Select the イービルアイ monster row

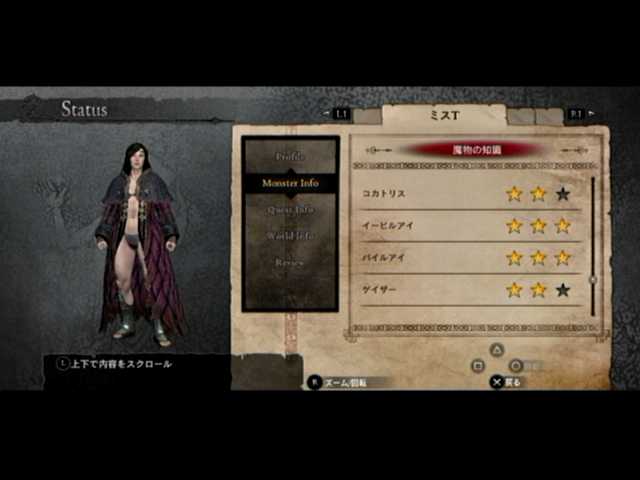[470, 225]
